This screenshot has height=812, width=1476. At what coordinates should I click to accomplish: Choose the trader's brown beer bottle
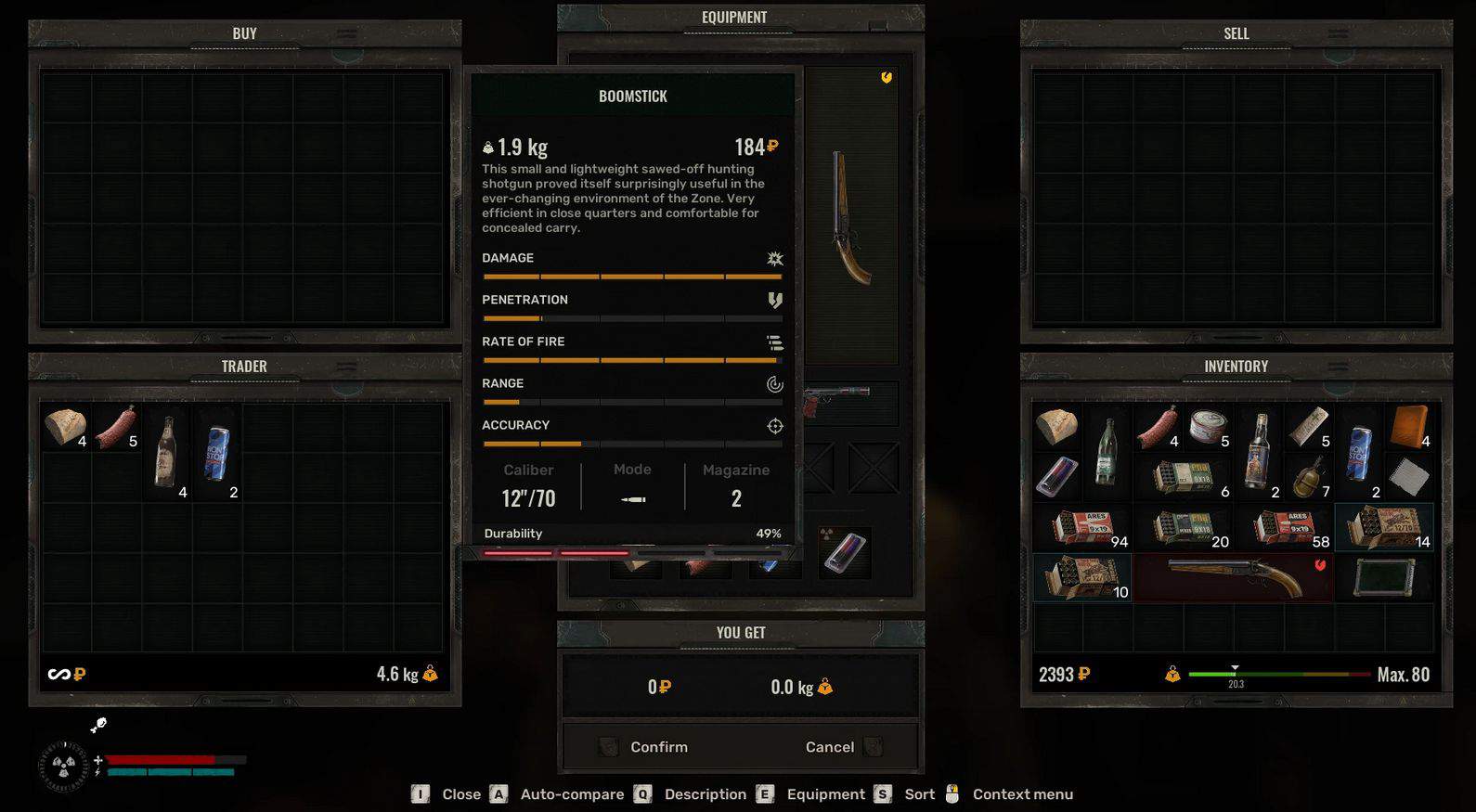tap(166, 451)
